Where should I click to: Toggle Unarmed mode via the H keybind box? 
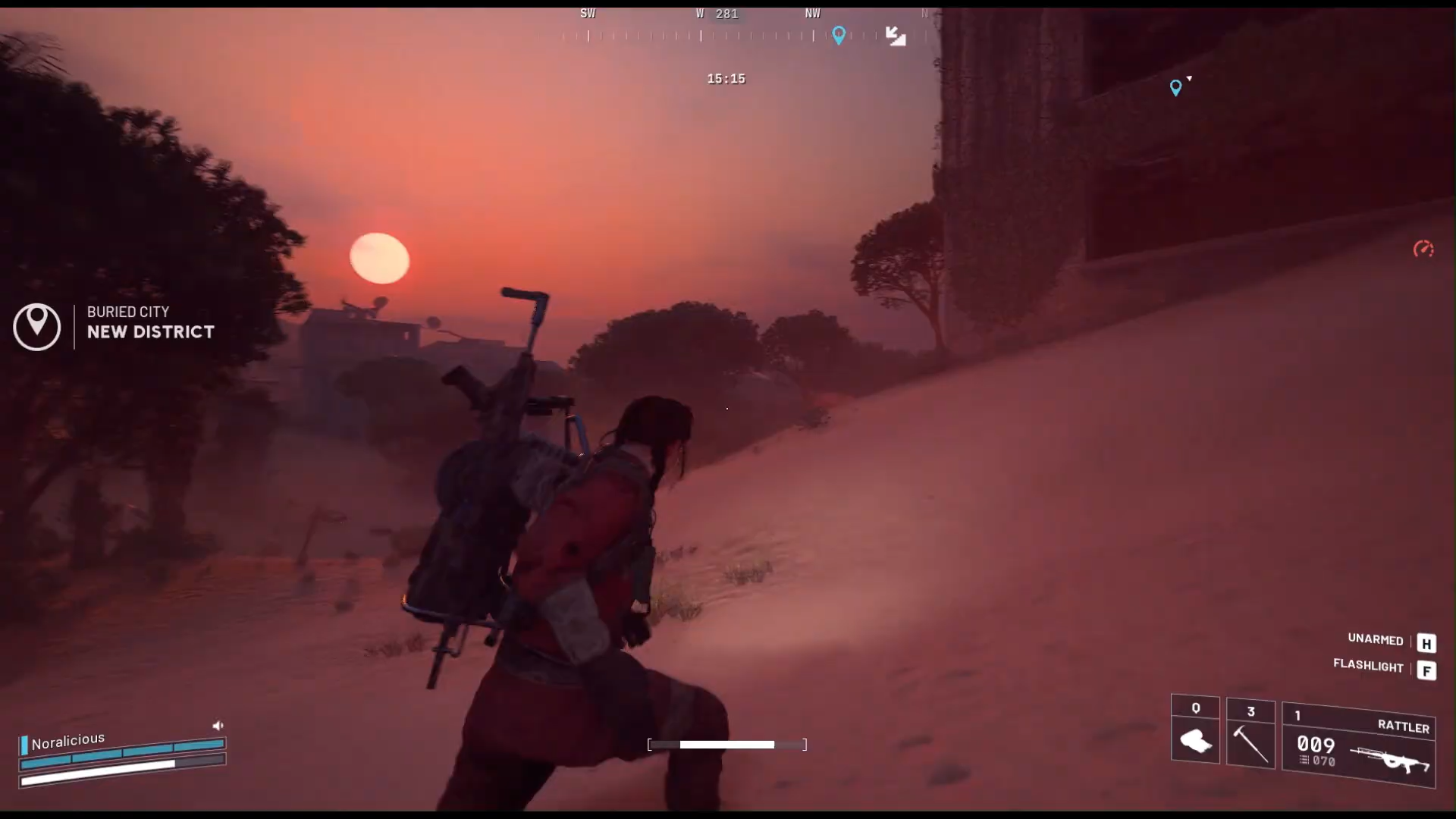[x=1428, y=643]
